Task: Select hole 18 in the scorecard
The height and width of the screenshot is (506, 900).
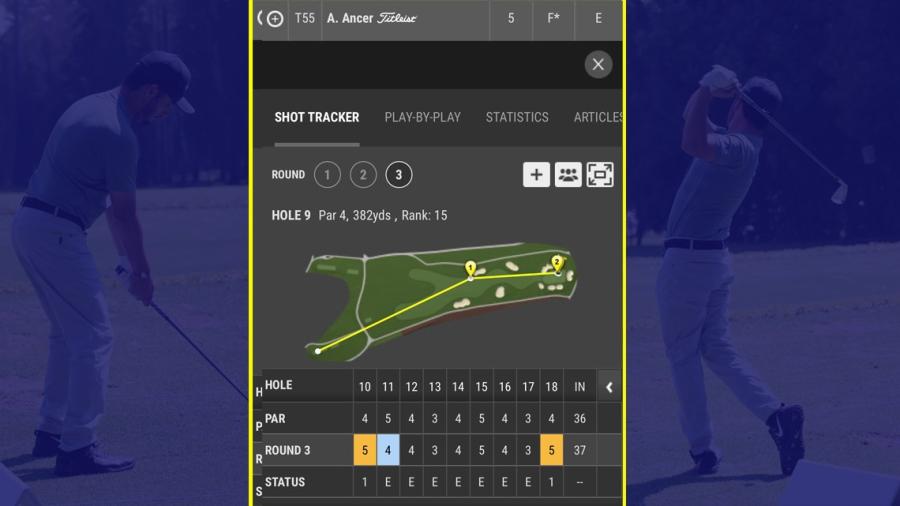Action: 551,386
